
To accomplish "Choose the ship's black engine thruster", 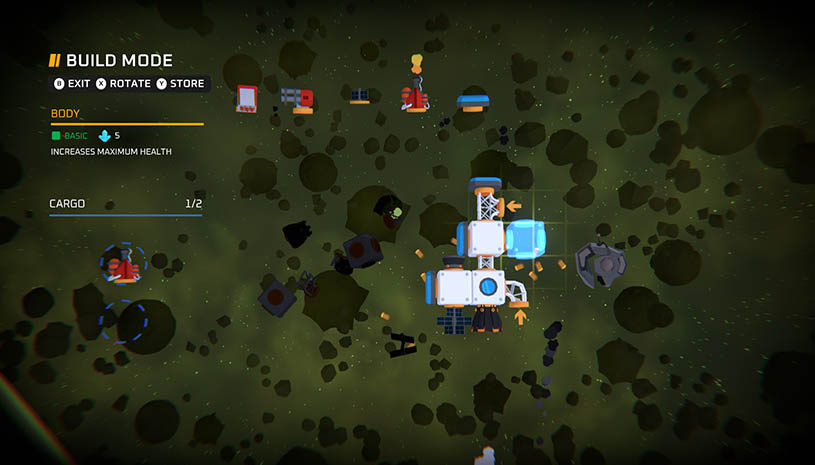I will pyautogui.click(x=487, y=319).
